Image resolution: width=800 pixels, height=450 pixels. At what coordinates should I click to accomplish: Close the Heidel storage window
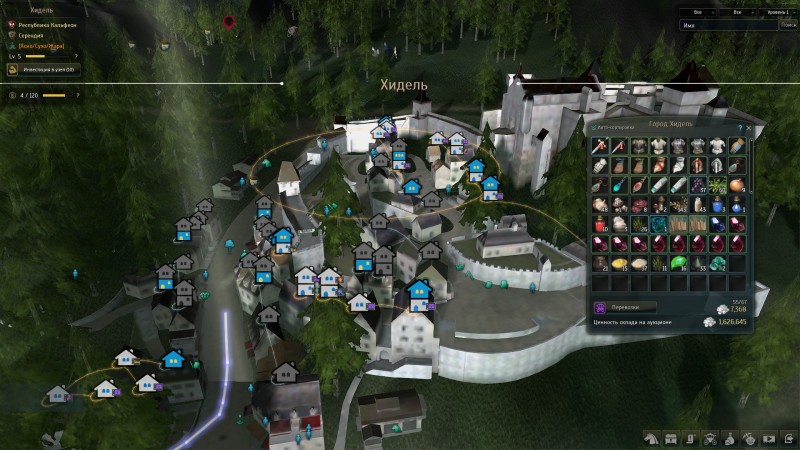coord(749,129)
